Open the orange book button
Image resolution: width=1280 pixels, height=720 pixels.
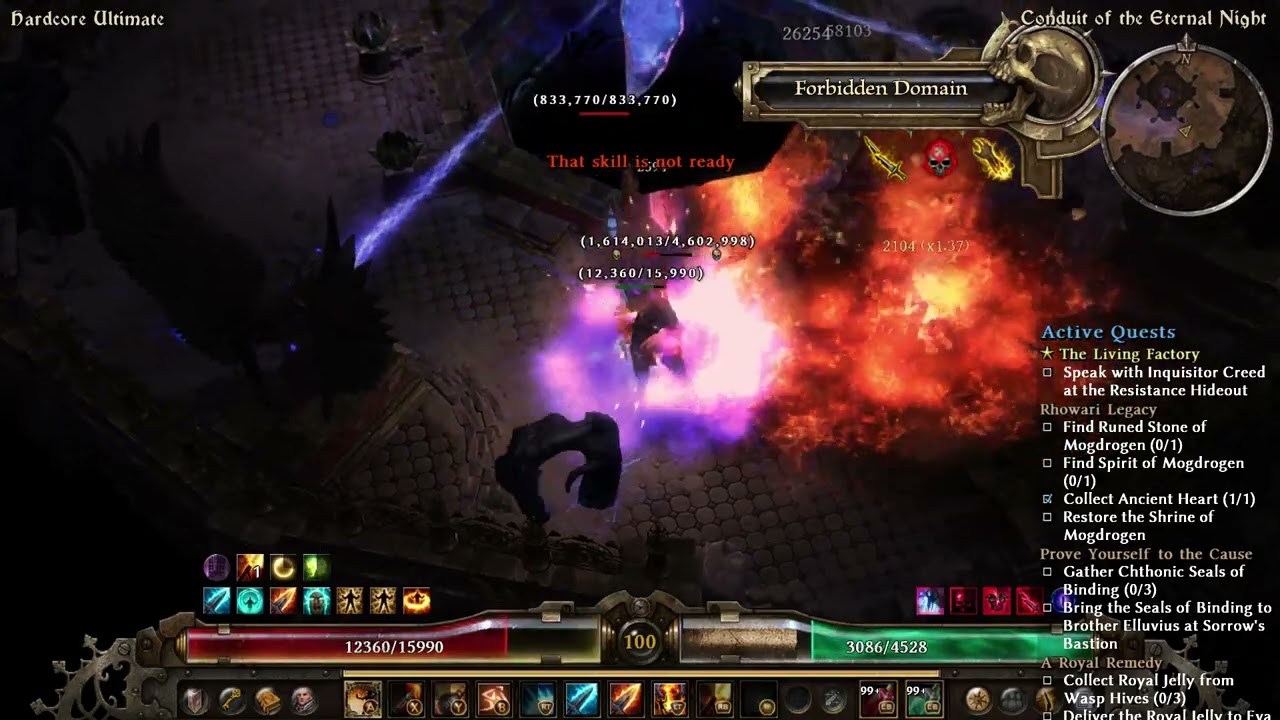[267, 700]
